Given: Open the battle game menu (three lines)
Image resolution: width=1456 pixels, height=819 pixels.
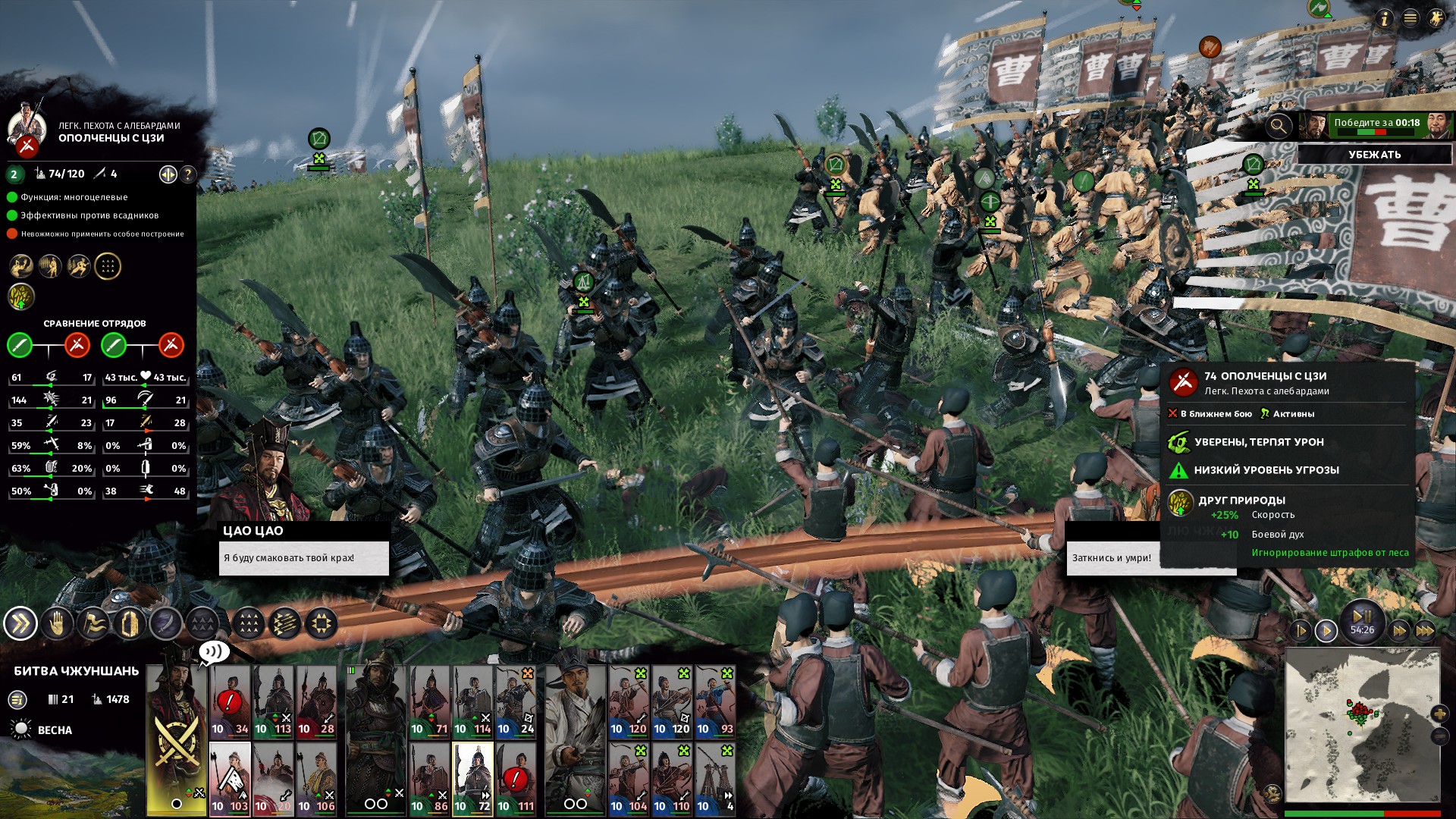Looking at the screenshot, I should [1410, 18].
